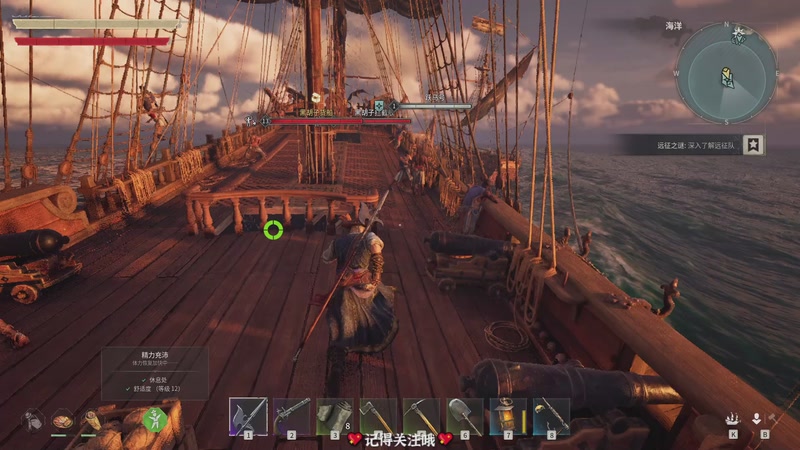
Task: Open the expedition quest tracker entry
Action: tap(678, 146)
